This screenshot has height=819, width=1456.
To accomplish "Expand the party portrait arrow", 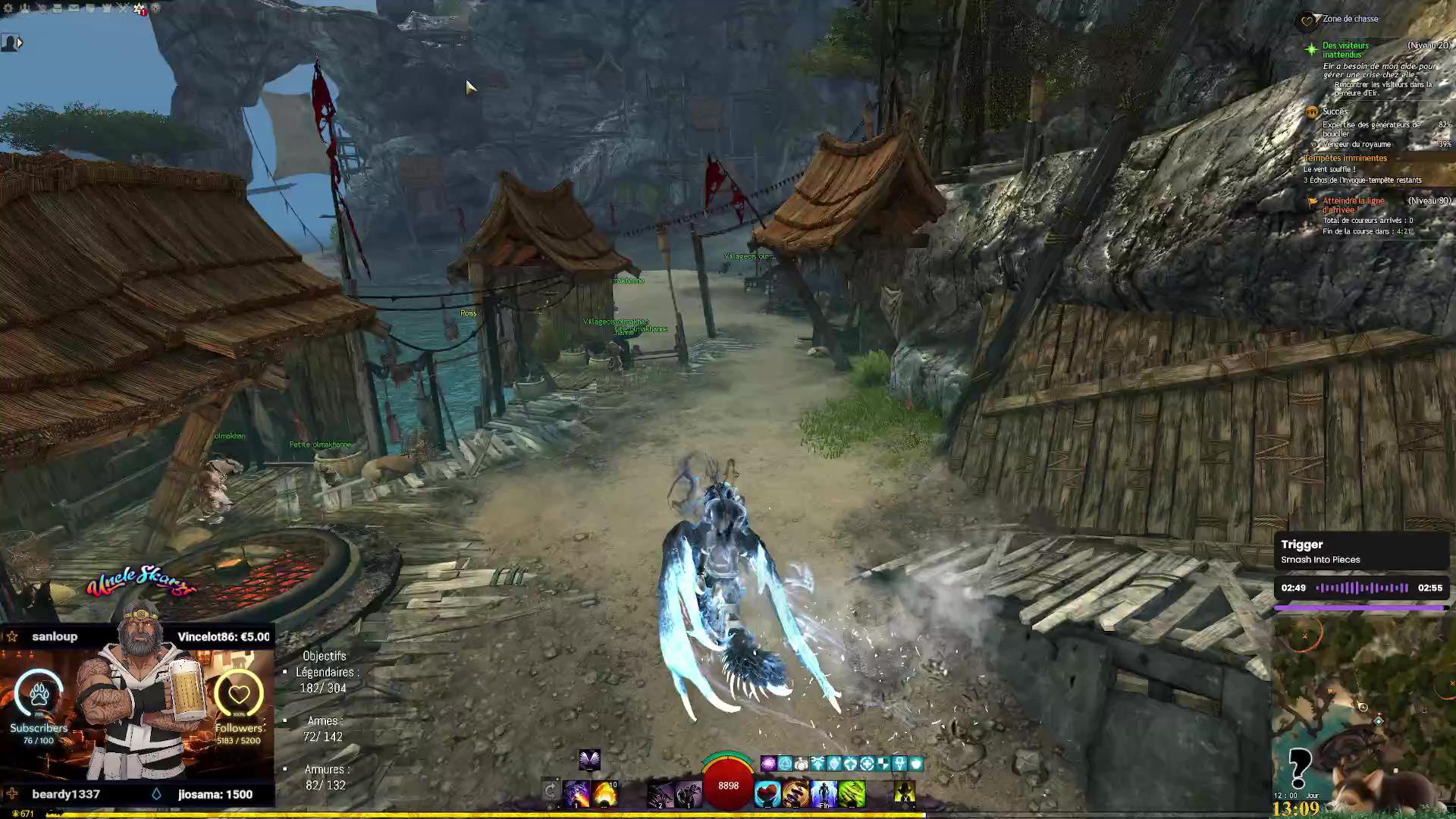I will [20, 43].
